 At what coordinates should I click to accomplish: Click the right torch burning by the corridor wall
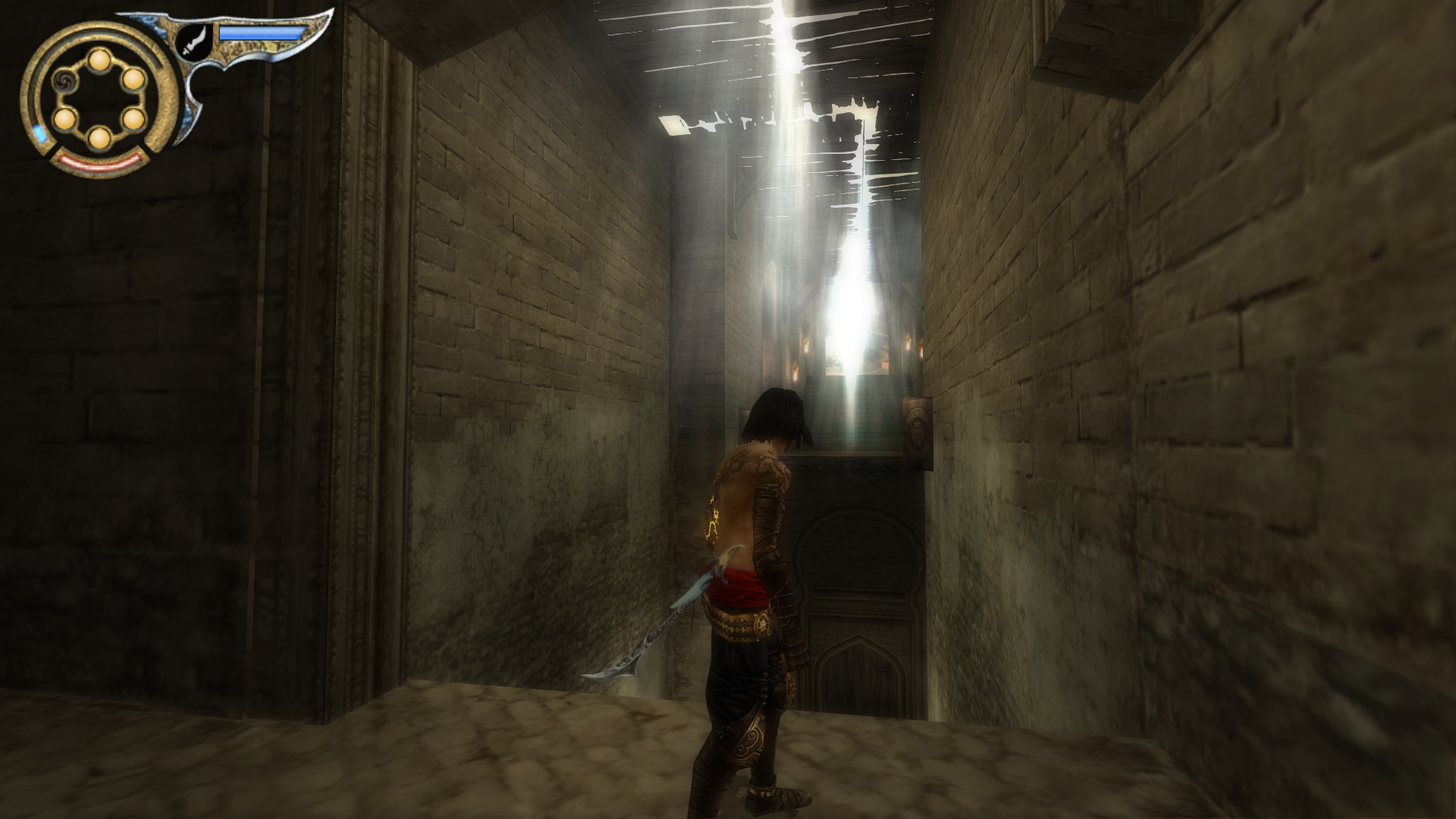click(908, 343)
